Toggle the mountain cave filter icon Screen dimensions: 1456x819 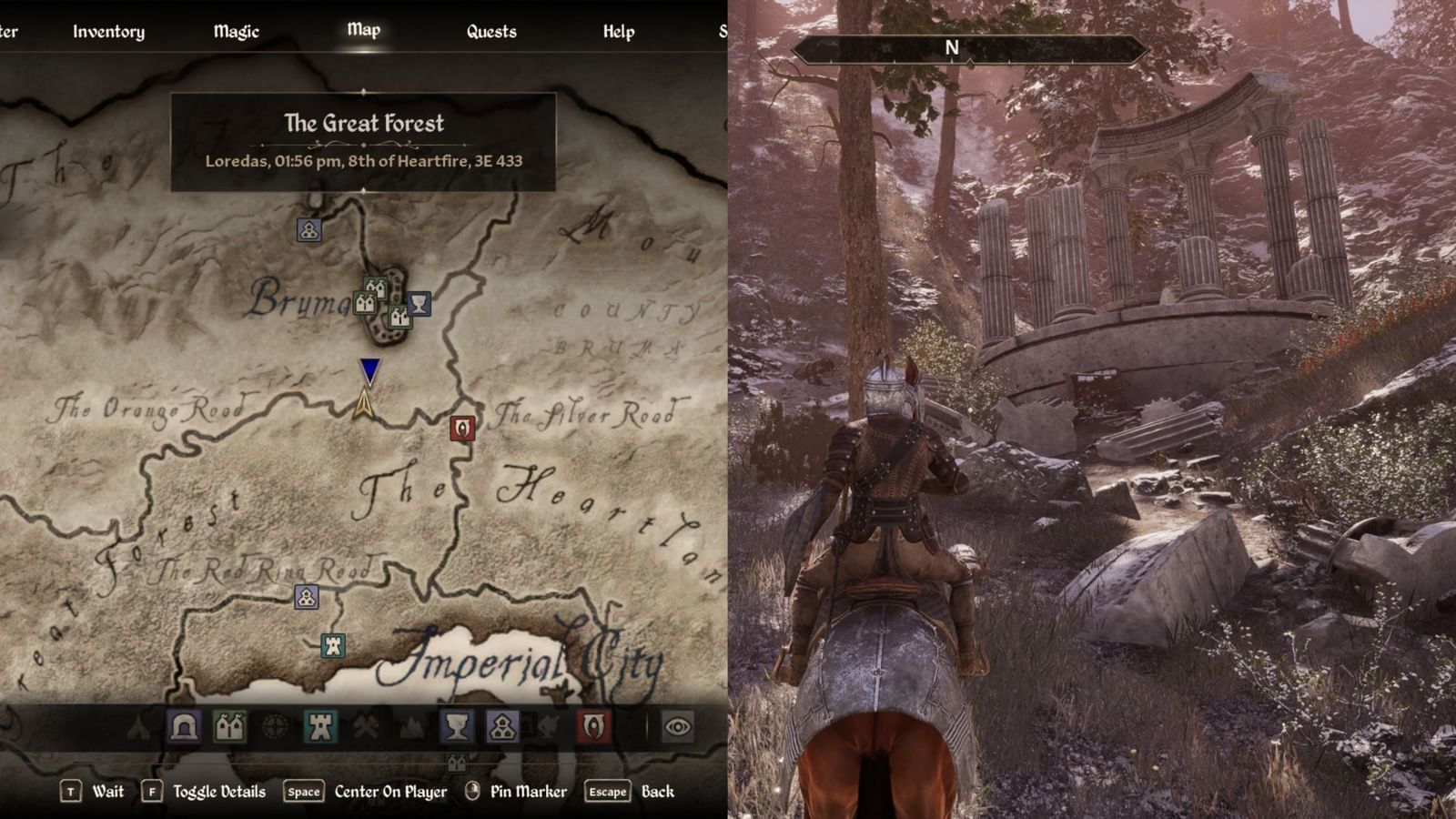point(409,727)
